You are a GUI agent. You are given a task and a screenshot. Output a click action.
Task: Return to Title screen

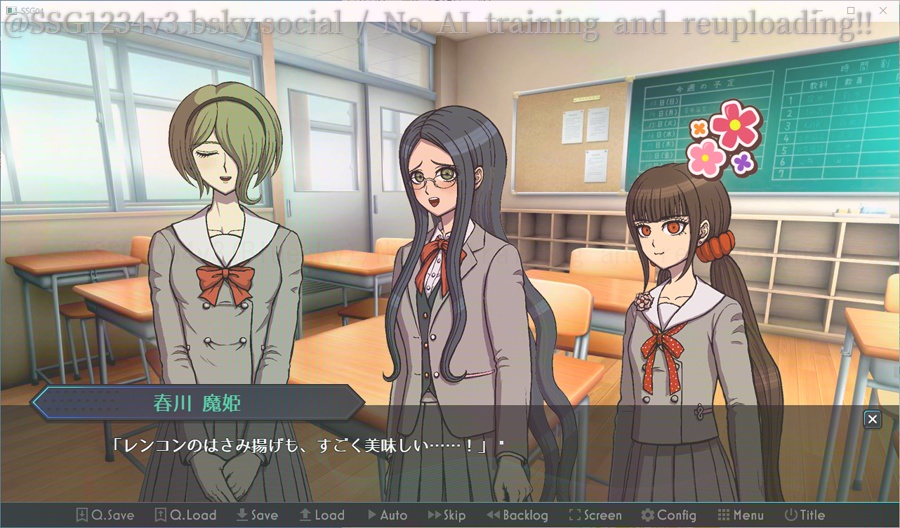tap(805, 515)
